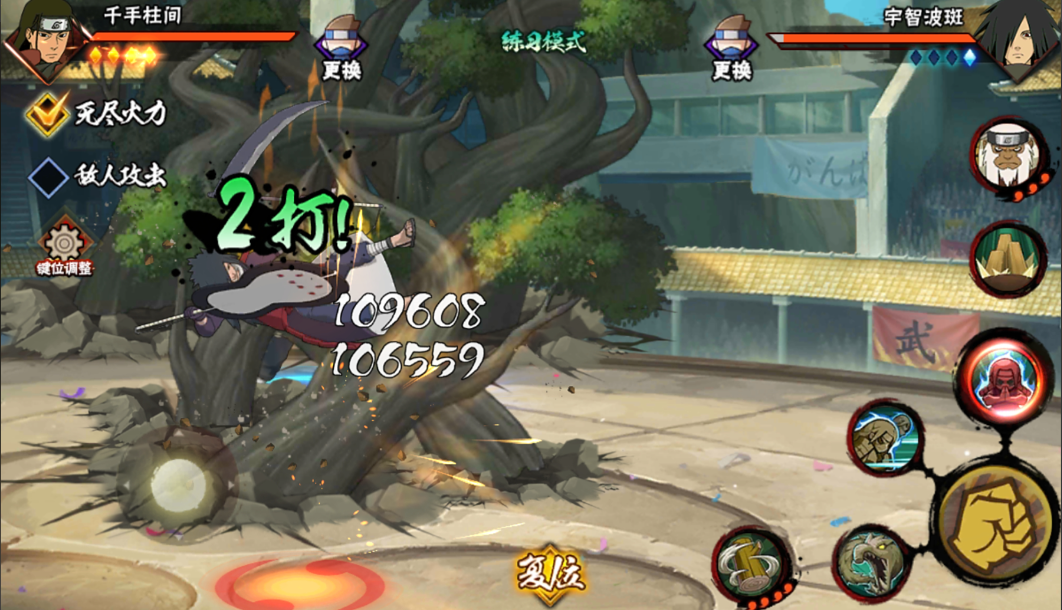Screen dimensions: 1062x610
Task: Open 键位调整 gear settings
Action: (66, 246)
